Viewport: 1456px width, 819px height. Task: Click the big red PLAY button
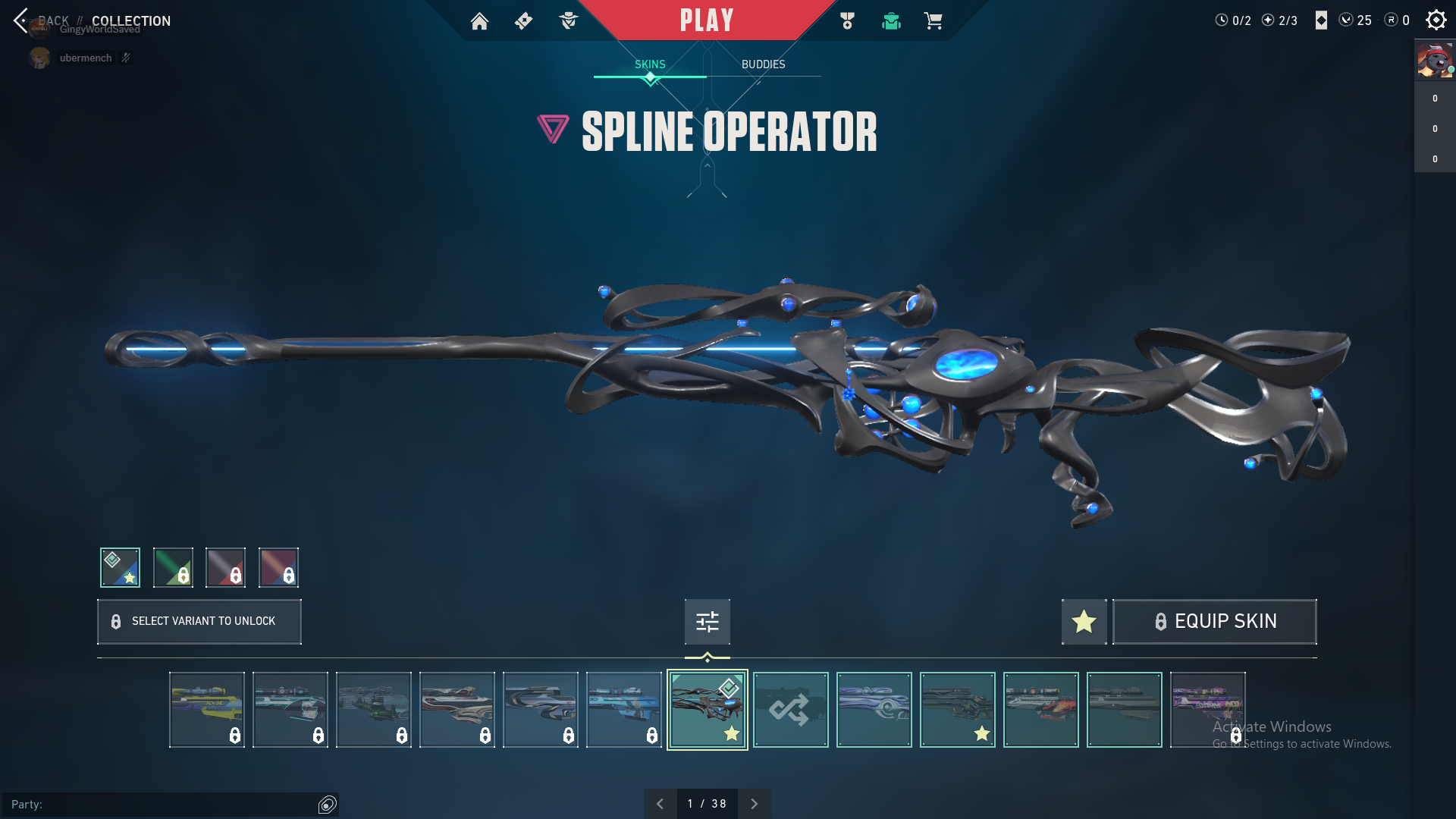(707, 20)
